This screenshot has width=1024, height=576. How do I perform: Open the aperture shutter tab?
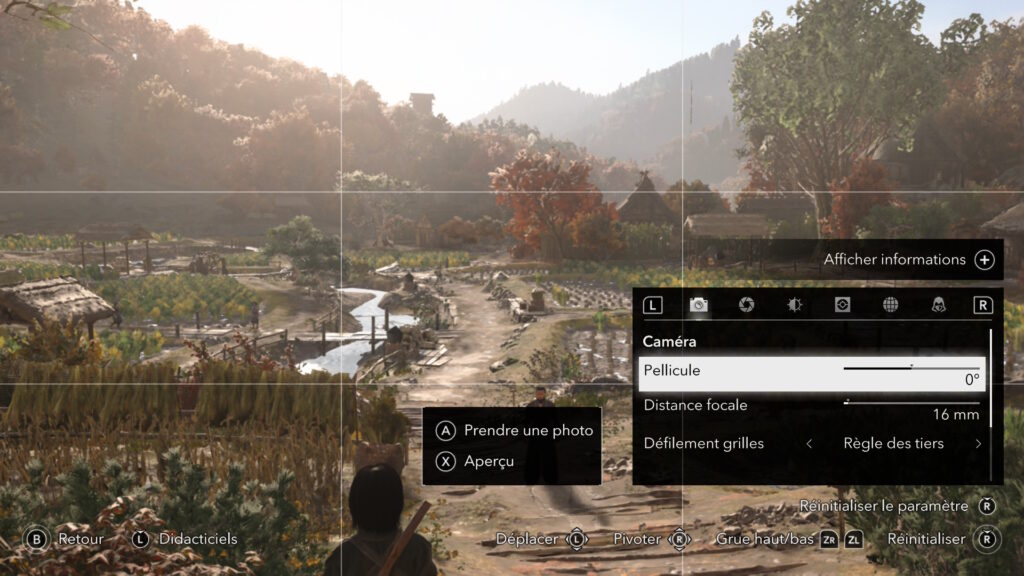click(746, 305)
